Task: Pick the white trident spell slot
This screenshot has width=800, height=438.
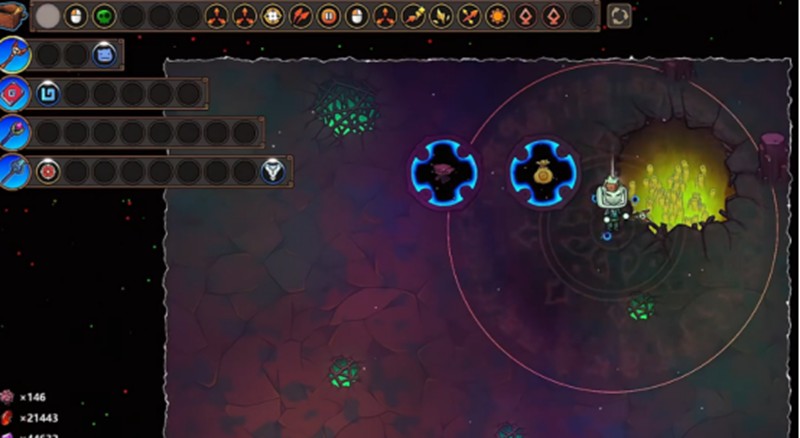Action: click(x=273, y=171)
